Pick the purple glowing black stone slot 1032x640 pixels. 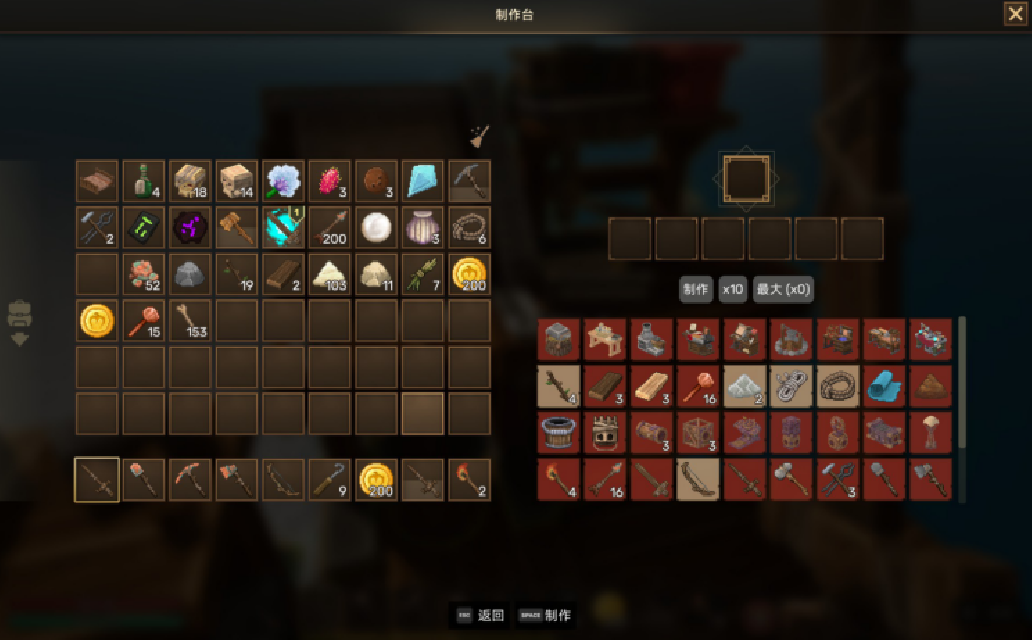pos(191,227)
